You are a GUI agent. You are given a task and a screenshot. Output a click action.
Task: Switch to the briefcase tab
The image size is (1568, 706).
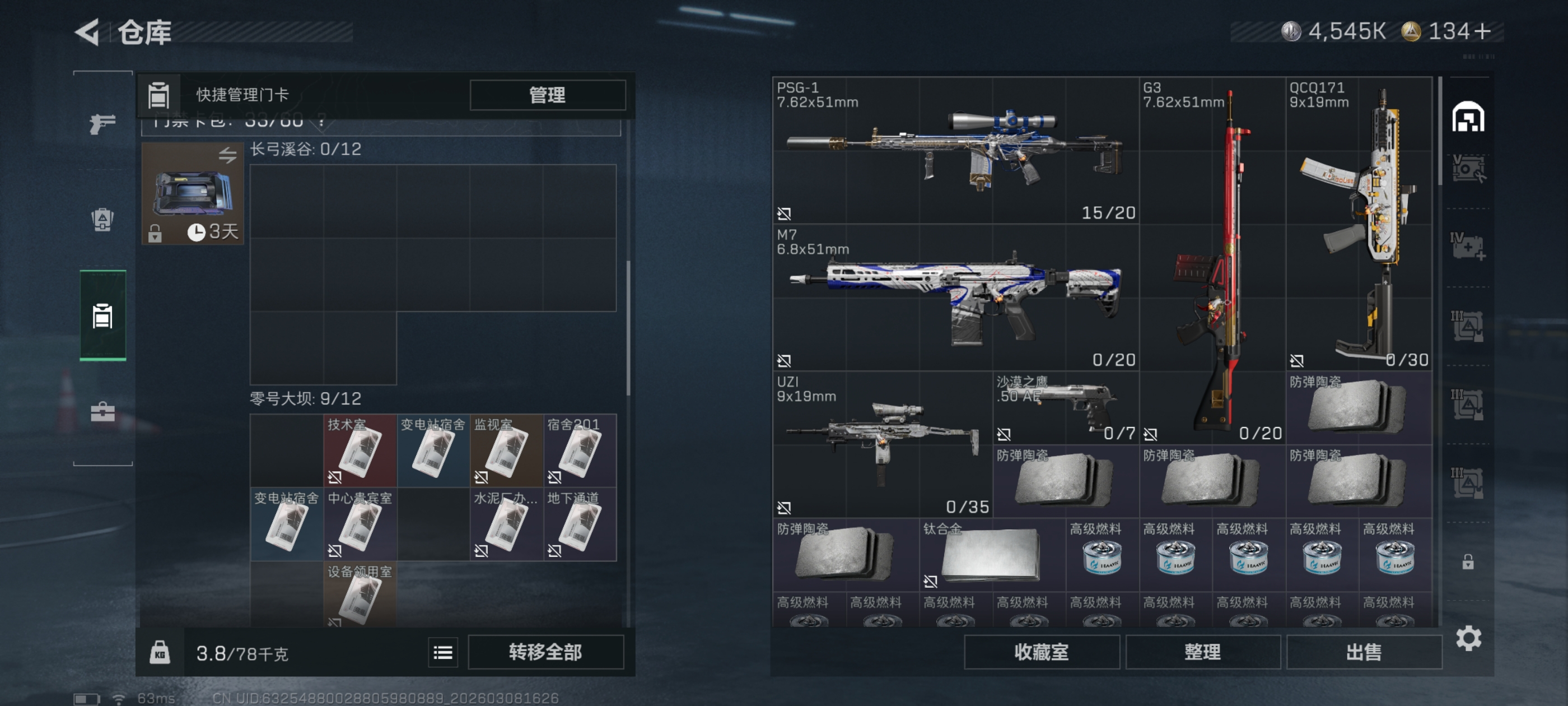pos(102,412)
